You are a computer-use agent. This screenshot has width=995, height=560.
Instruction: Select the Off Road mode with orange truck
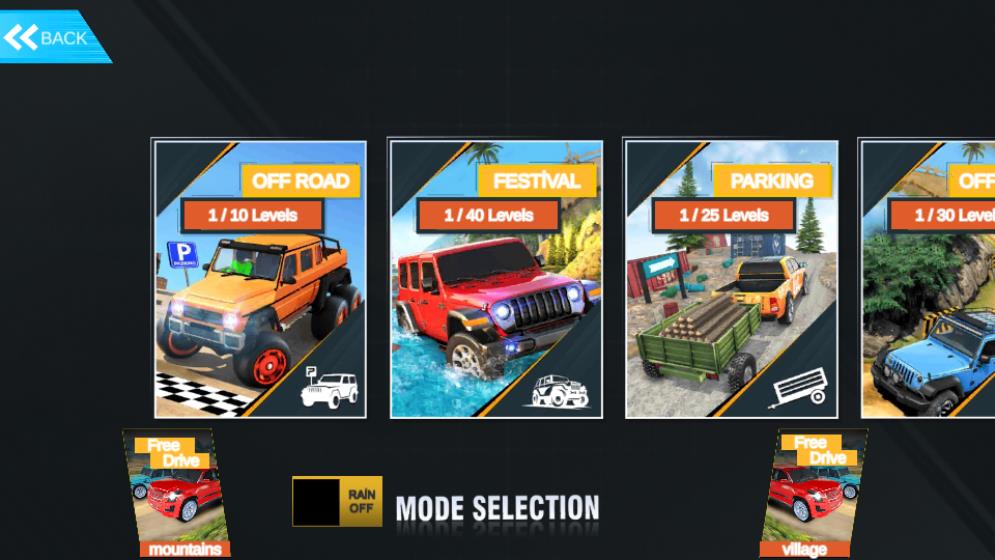coord(259,278)
